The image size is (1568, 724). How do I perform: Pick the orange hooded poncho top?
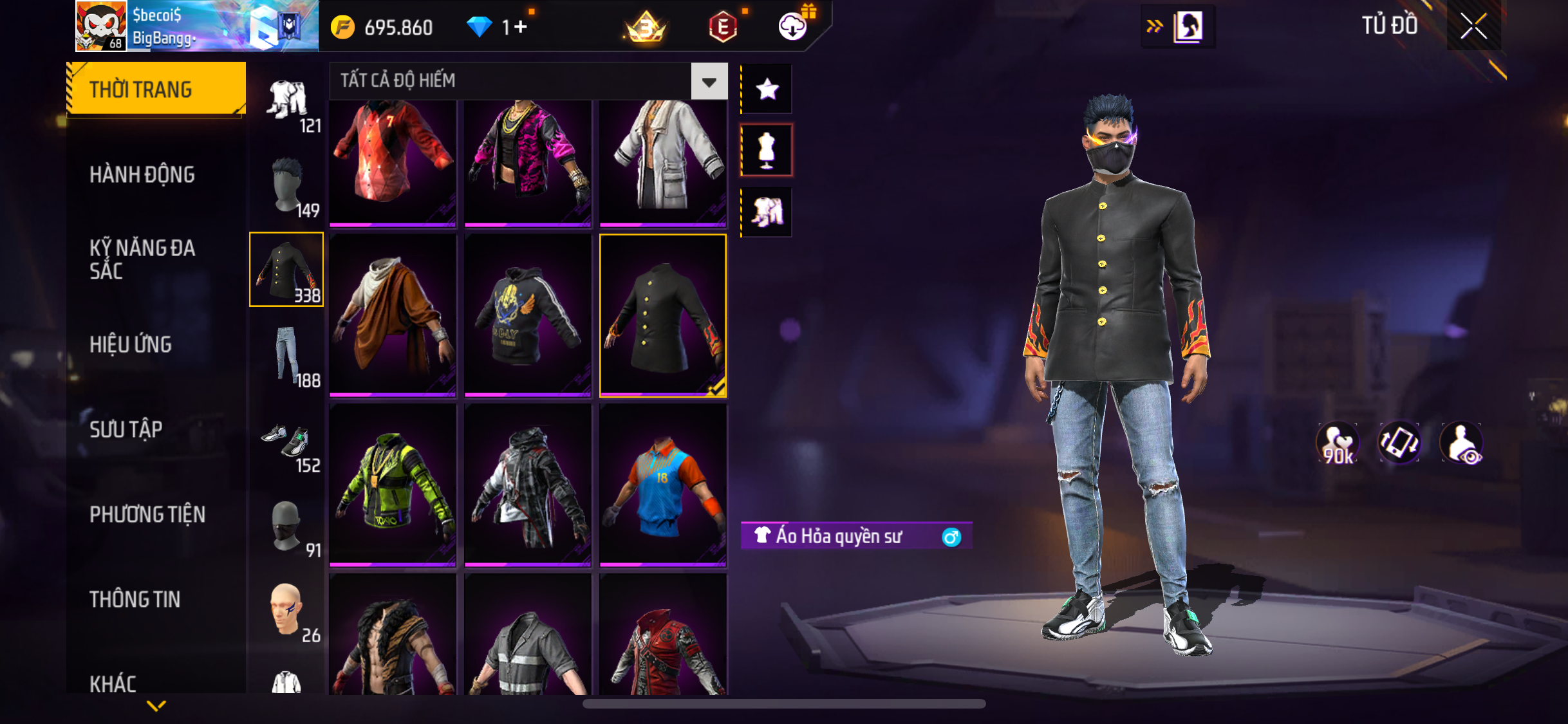[393, 315]
